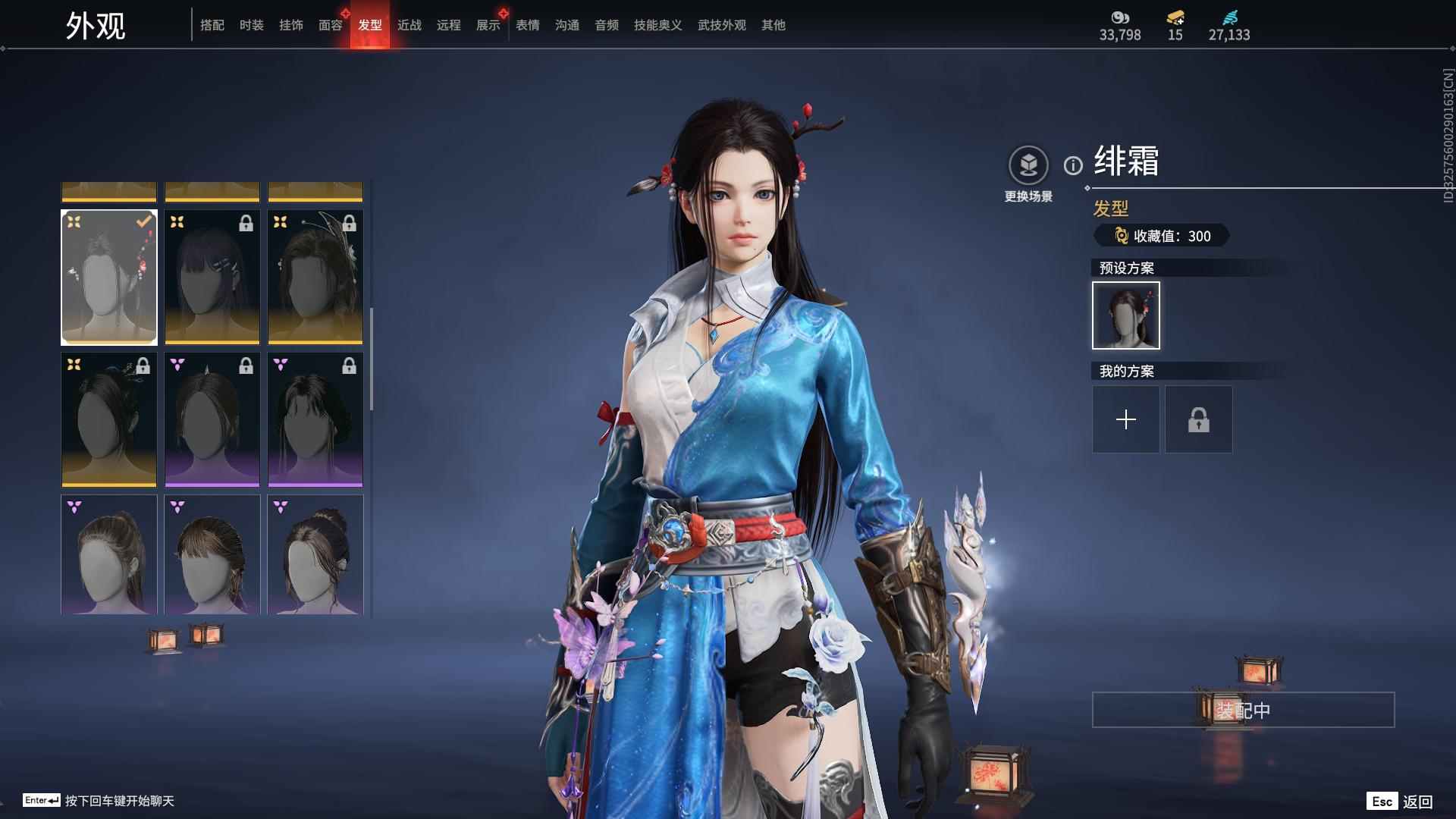Click the gold coin currency icon showing 33,798
The height and width of the screenshot is (819, 1456).
pos(1120,17)
